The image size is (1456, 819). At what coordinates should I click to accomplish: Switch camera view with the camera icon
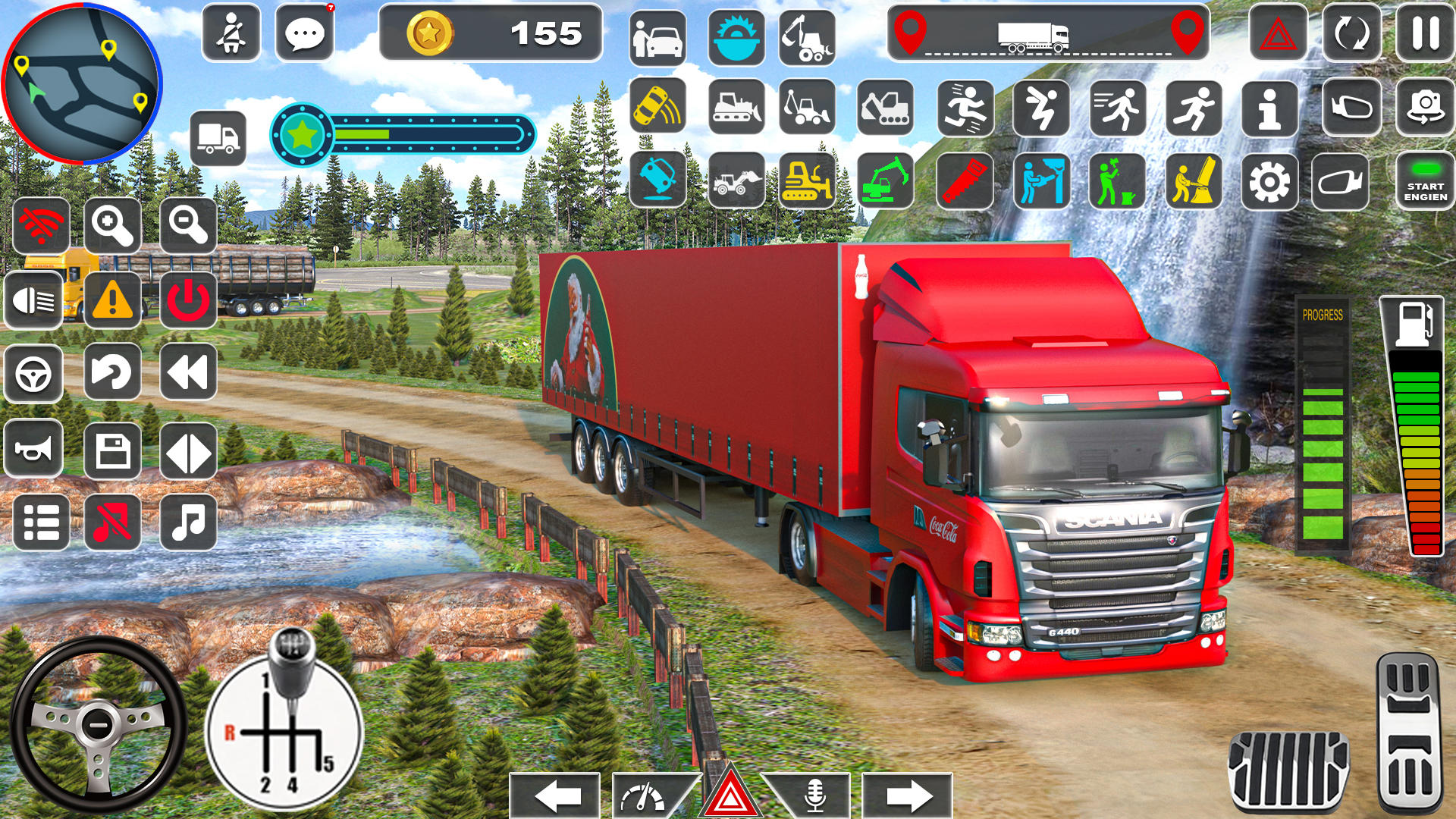(1427, 105)
